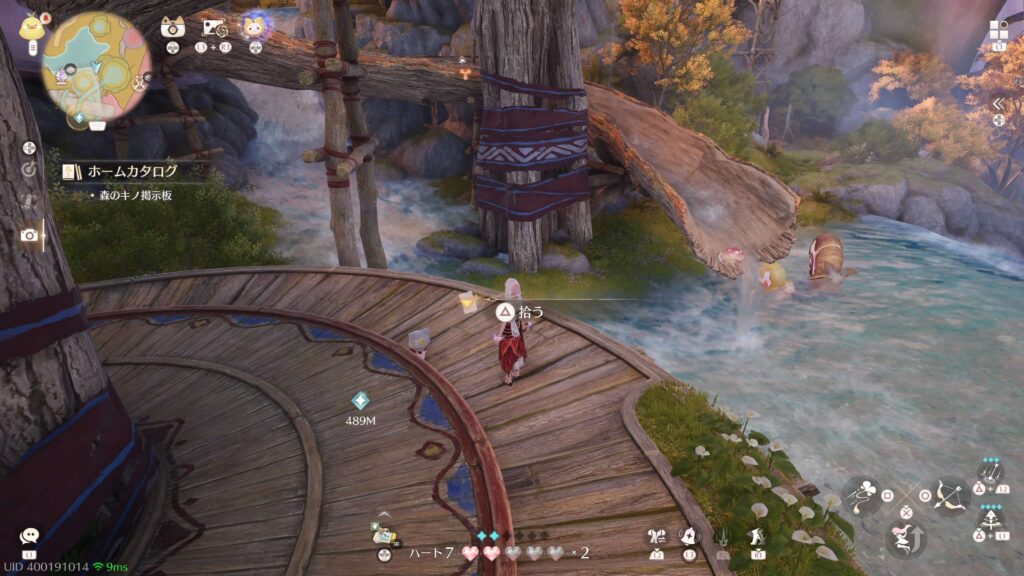
Task: Click the glowing cat-eared avatar icon
Action: pyautogui.click(x=255, y=27)
